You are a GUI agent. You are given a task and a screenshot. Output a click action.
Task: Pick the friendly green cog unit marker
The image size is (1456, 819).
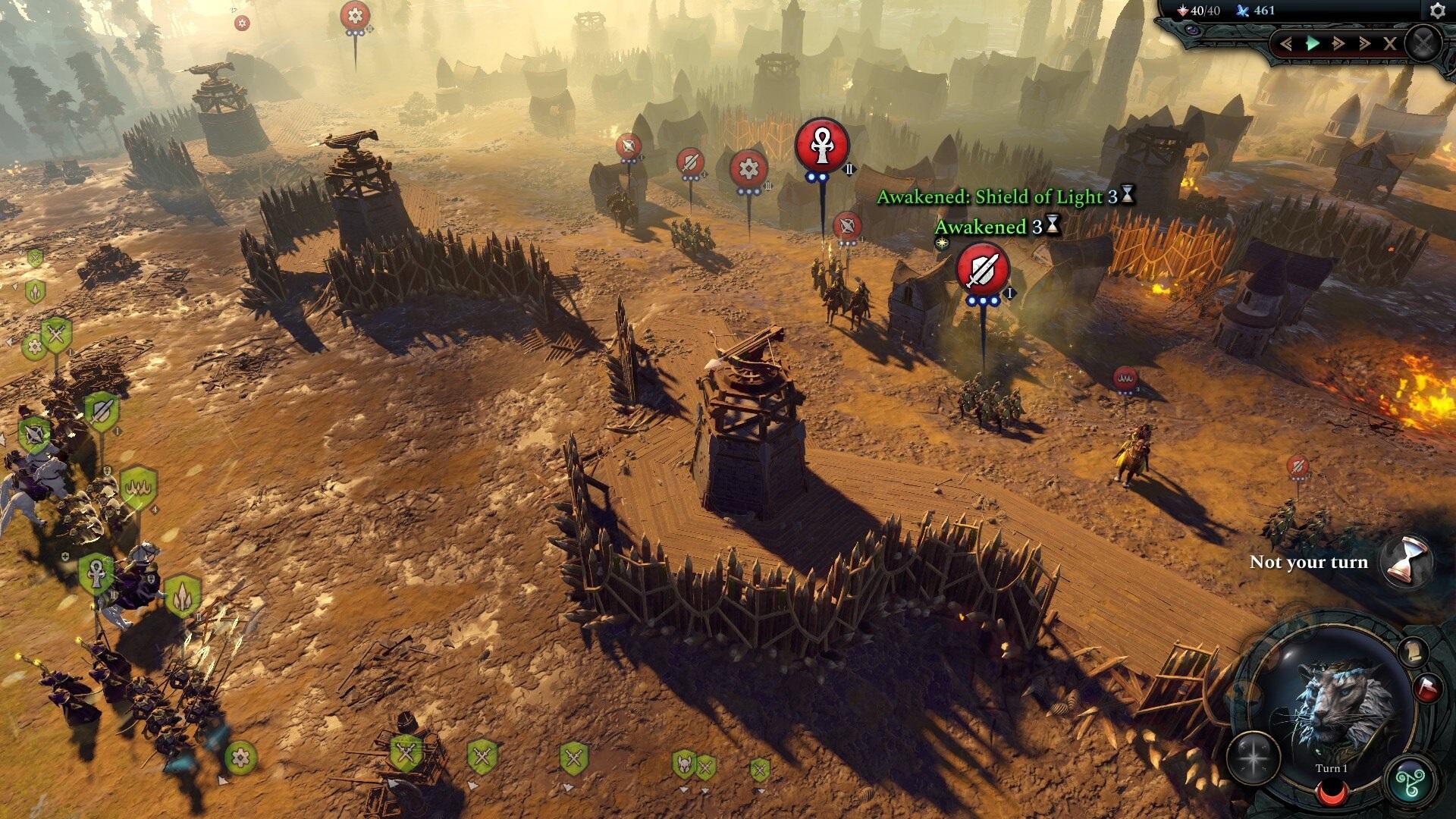click(x=241, y=757)
